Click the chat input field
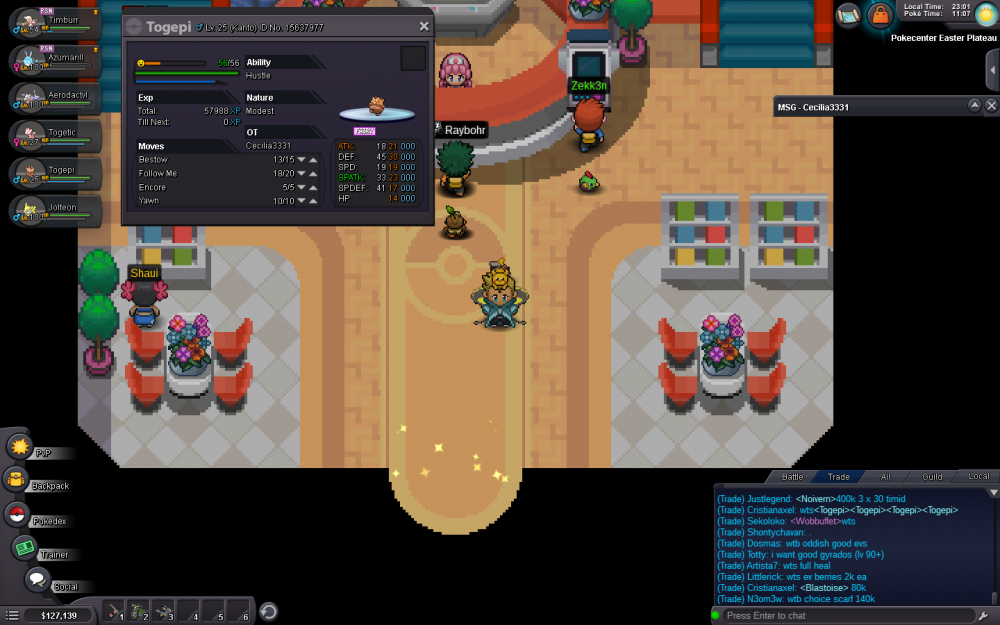1000x625 pixels. click(845, 615)
